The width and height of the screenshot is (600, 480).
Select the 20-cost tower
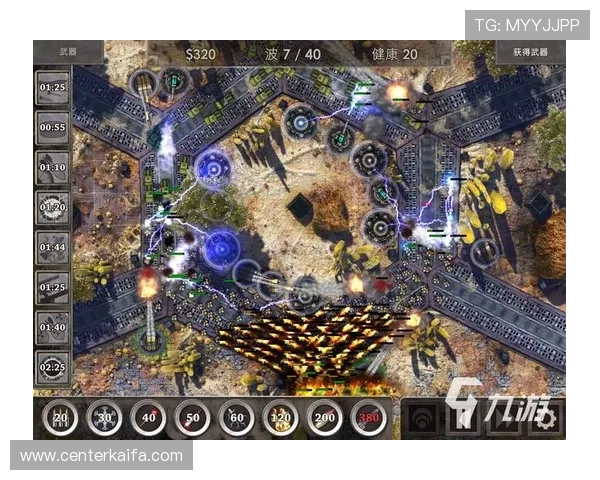[62, 418]
